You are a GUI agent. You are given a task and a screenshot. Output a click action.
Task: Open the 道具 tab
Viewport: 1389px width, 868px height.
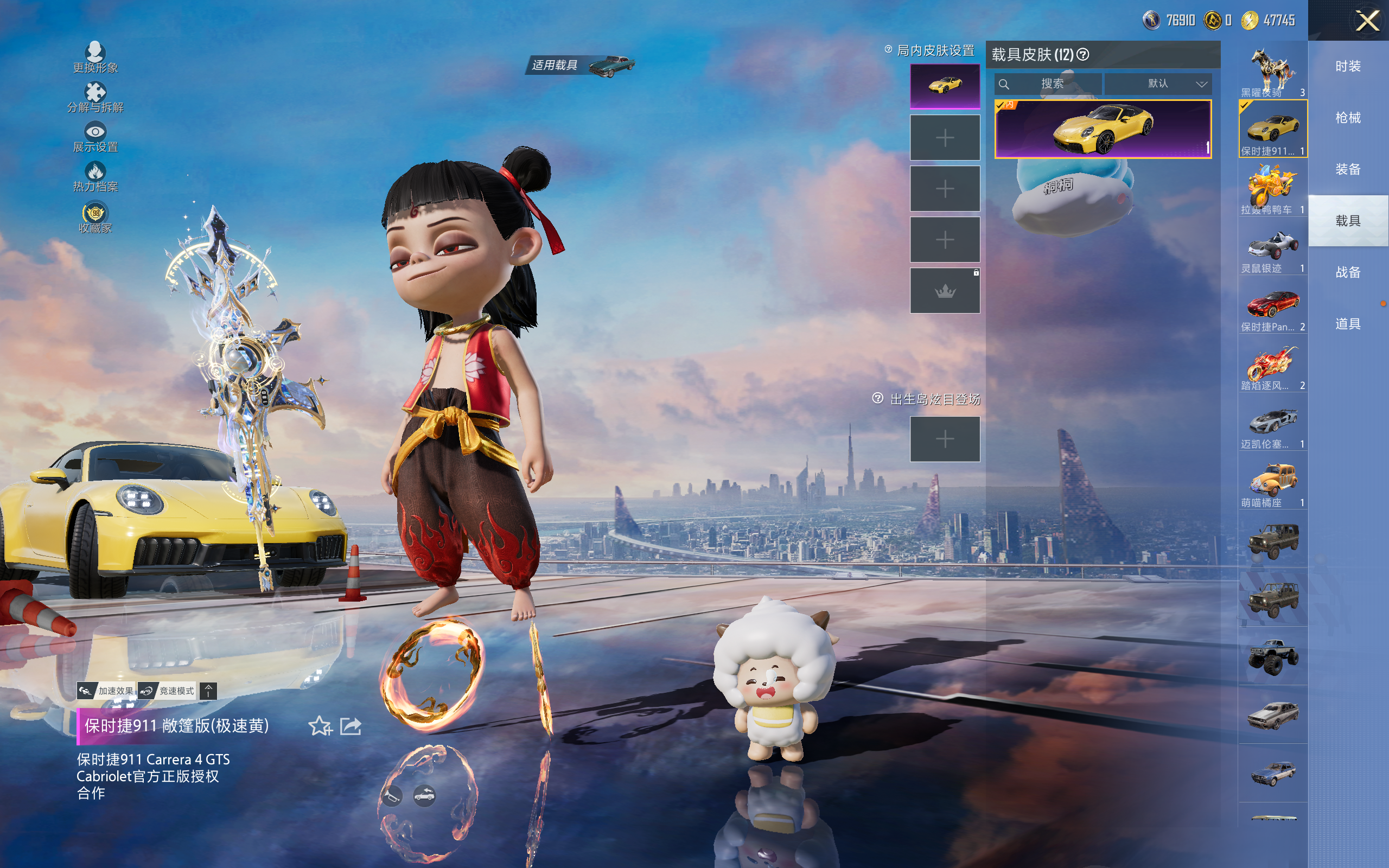1348,324
